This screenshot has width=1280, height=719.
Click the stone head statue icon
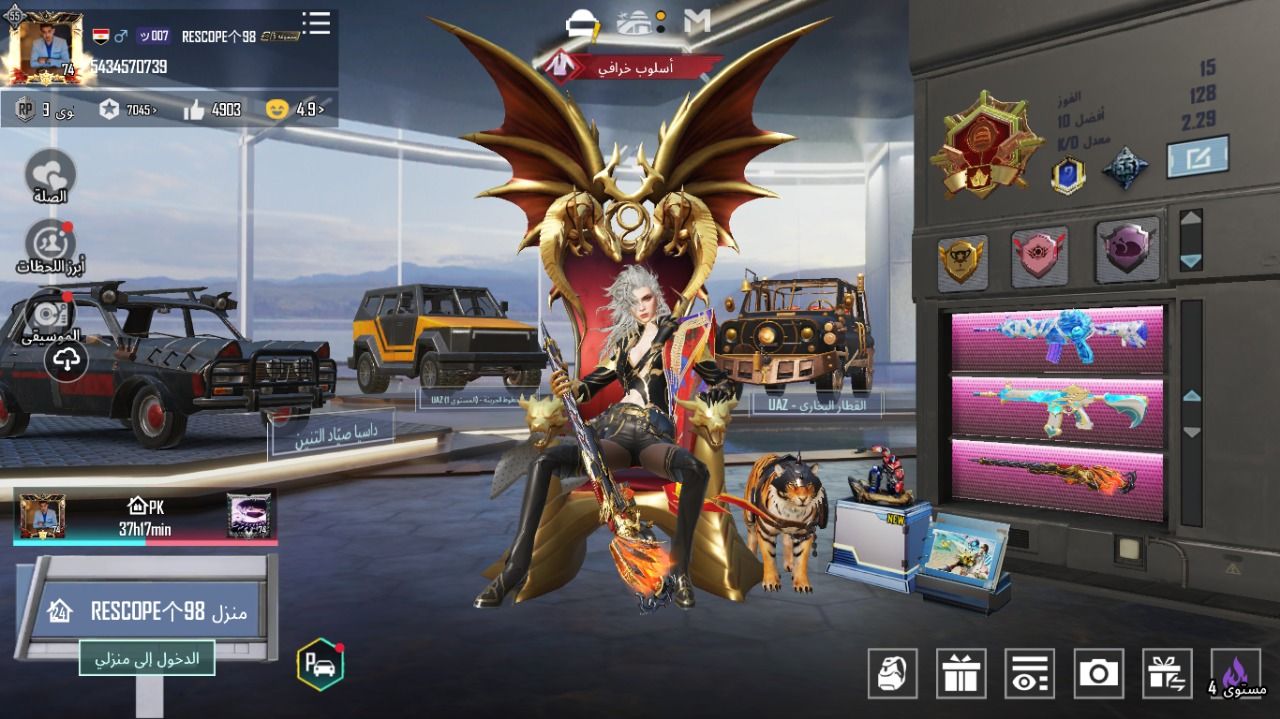[893, 673]
